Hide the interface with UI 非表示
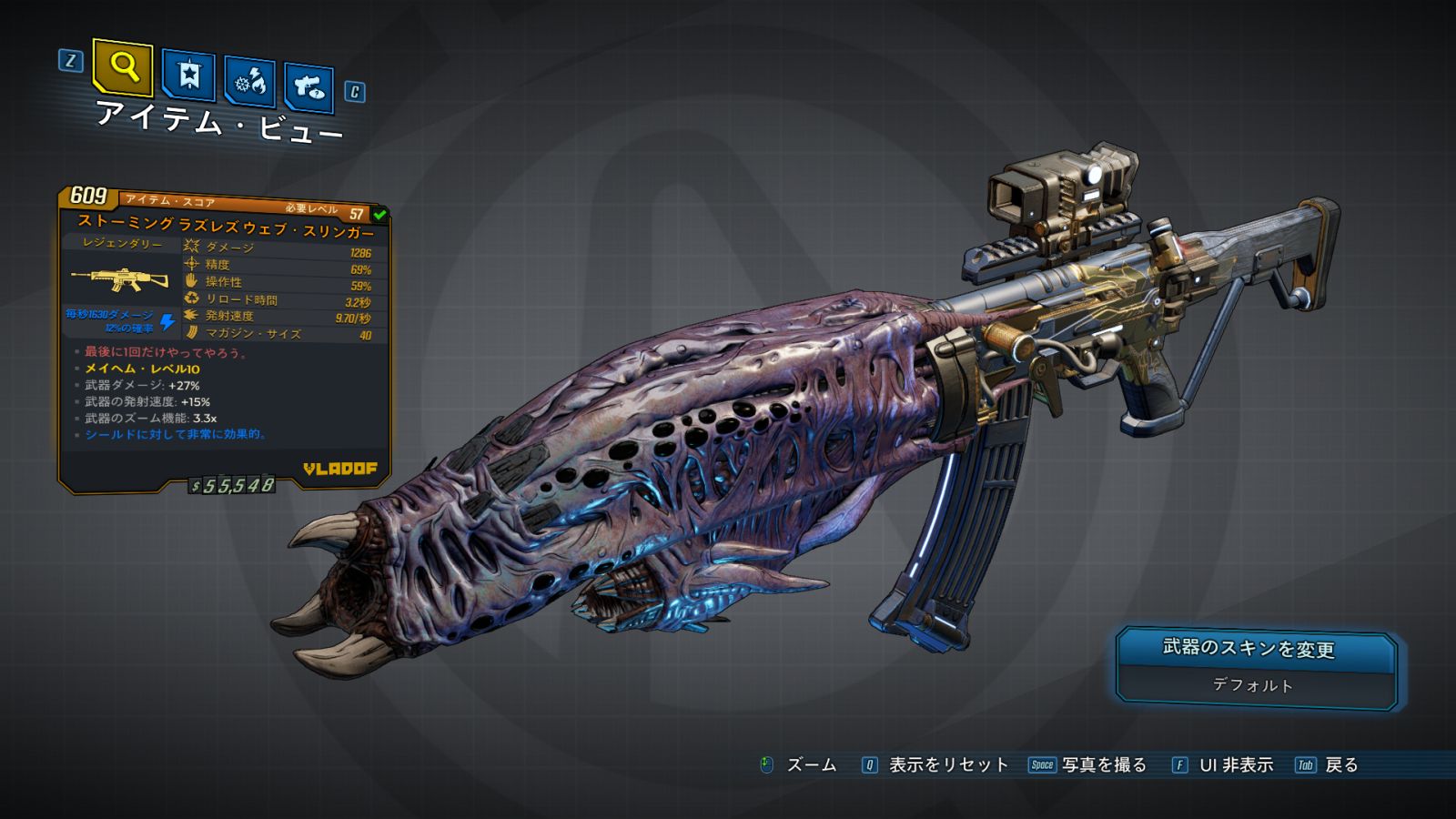 coord(1235,765)
